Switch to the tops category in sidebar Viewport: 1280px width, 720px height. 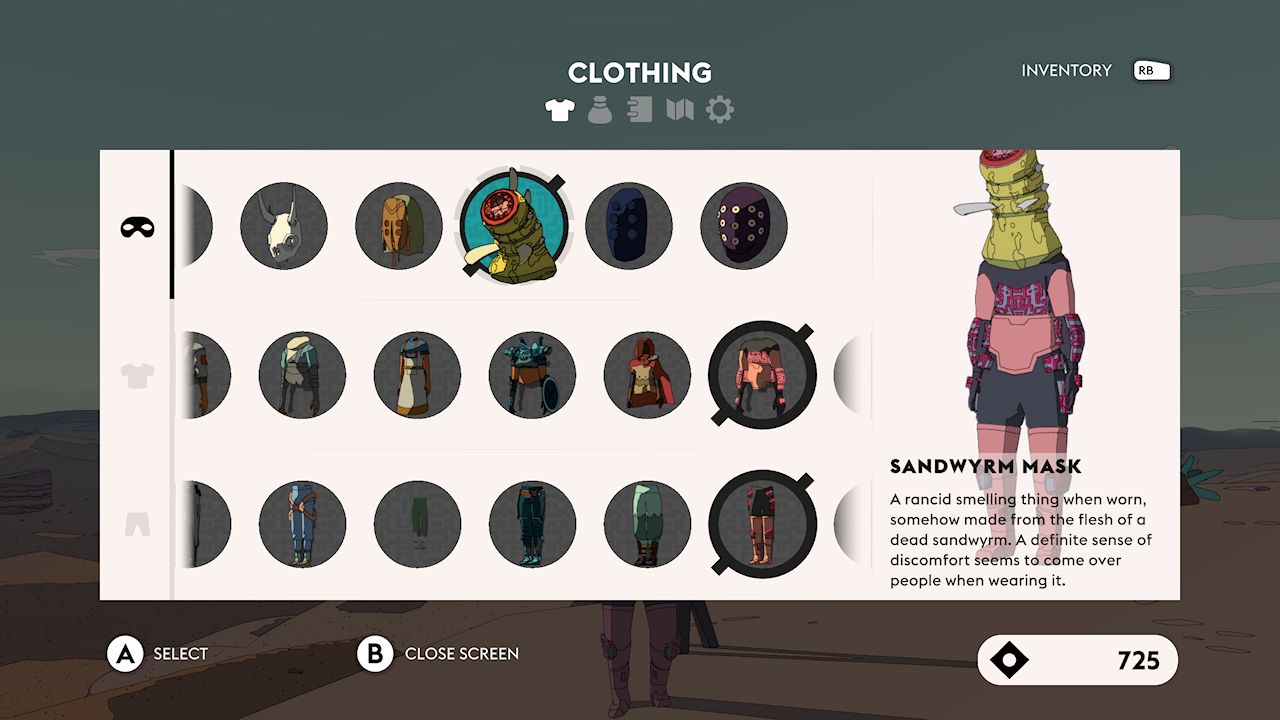tap(137, 375)
